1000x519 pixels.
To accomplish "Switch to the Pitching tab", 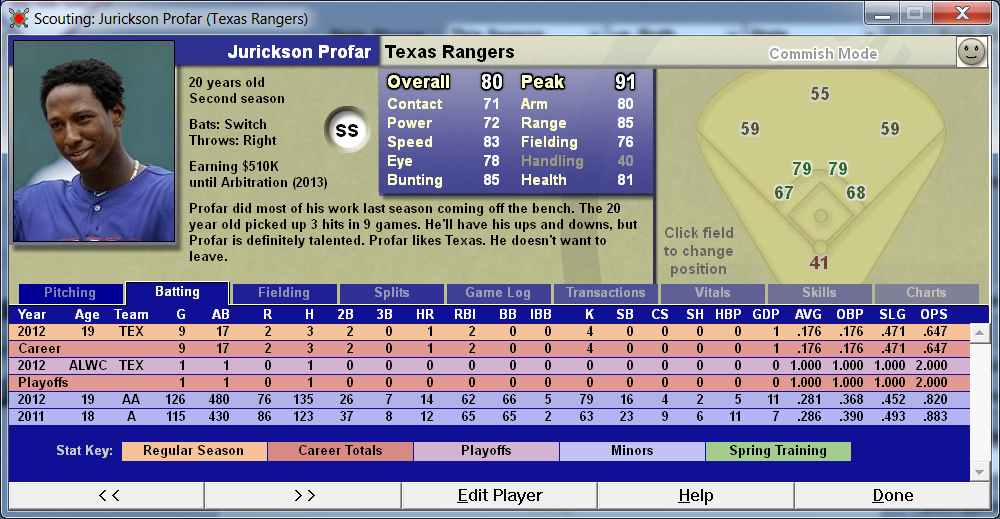I will (70, 293).
